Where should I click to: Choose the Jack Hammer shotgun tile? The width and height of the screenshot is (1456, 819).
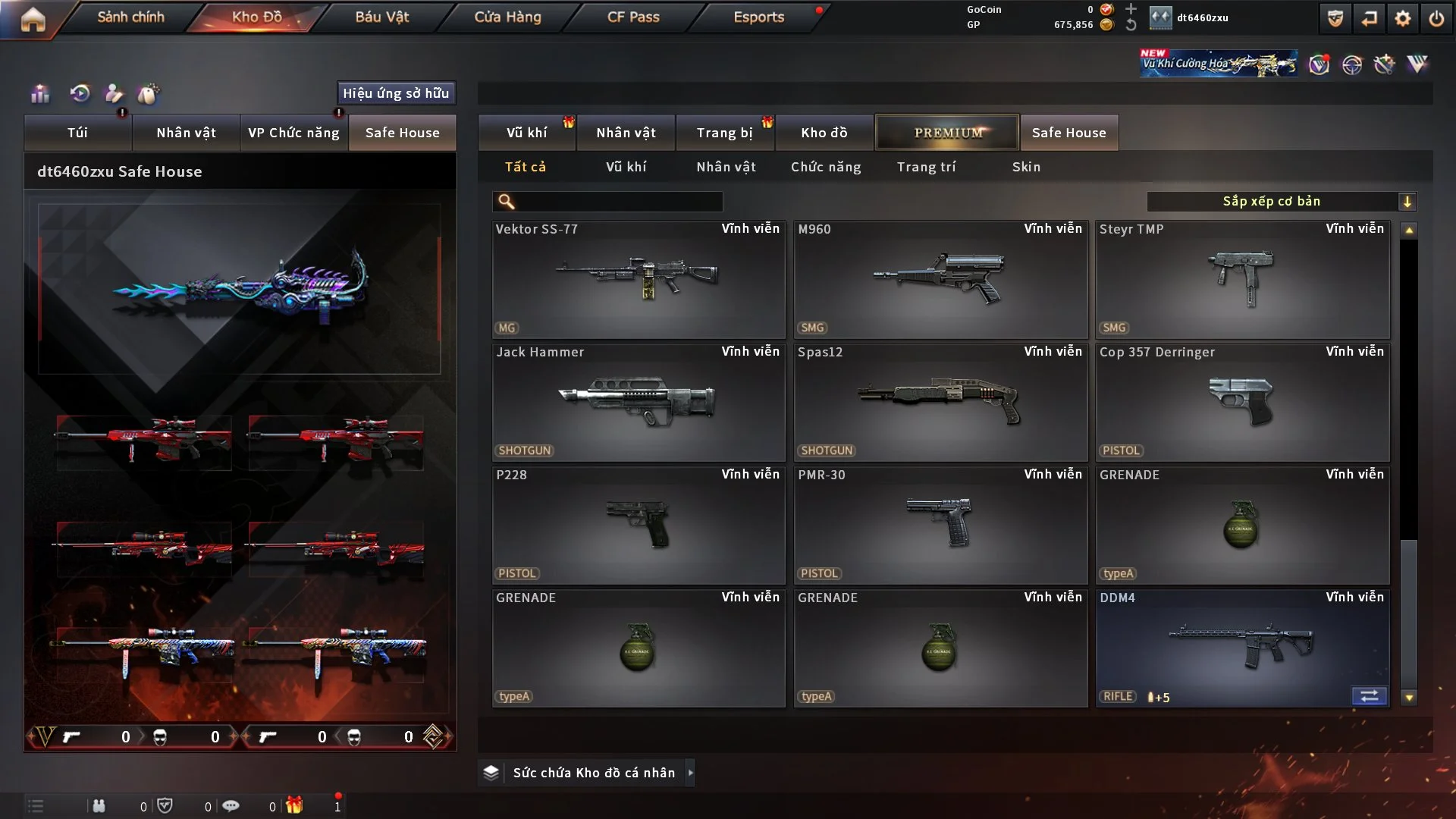point(639,403)
